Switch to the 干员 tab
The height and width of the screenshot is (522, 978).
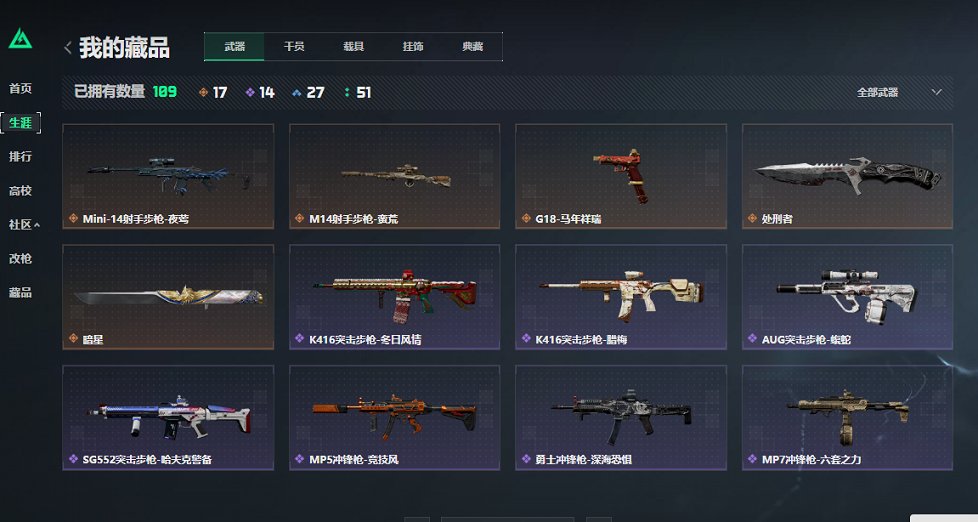294,47
